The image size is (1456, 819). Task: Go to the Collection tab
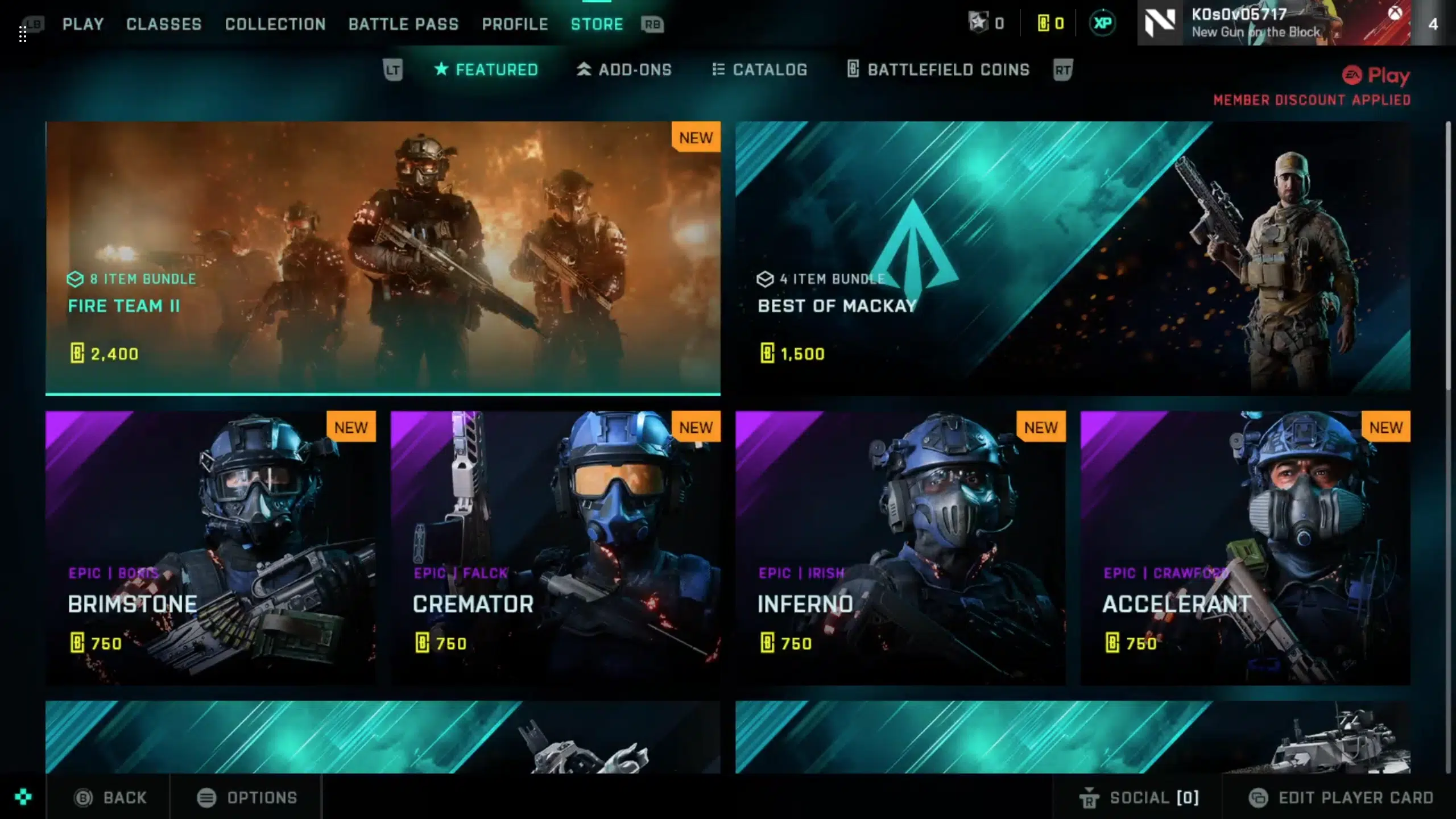pyautogui.click(x=275, y=24)
